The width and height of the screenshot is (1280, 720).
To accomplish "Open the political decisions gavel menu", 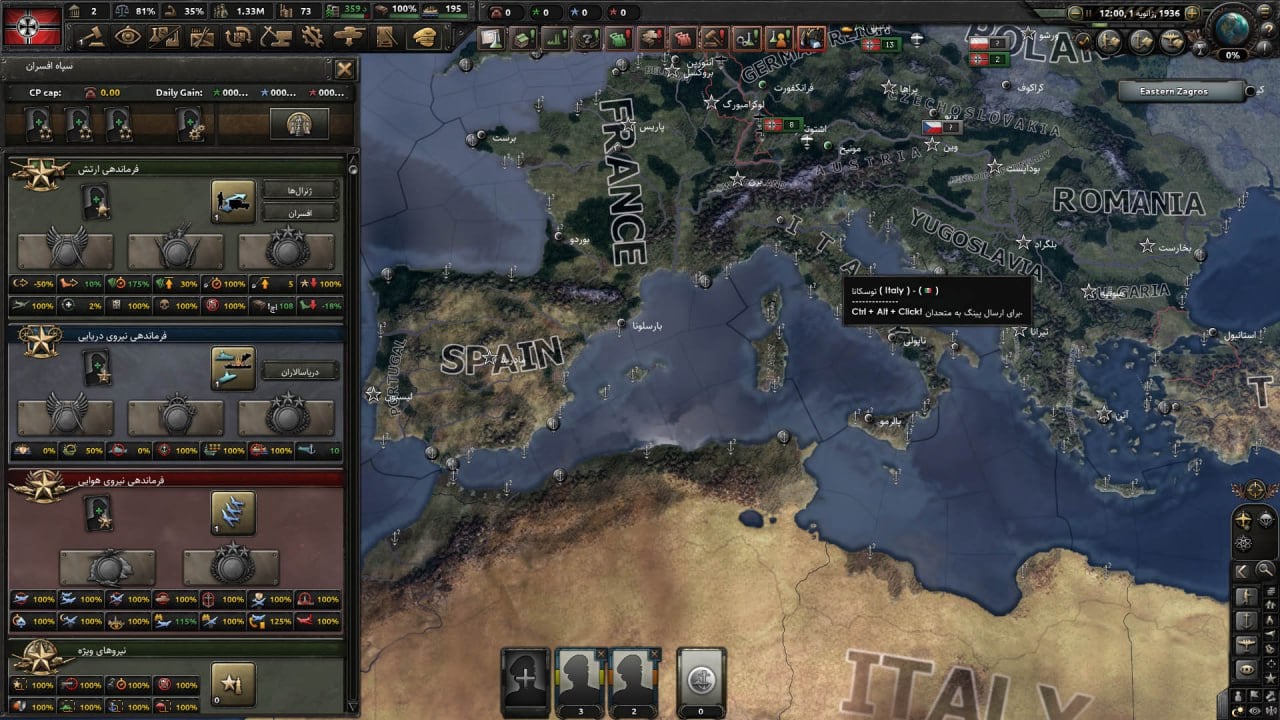I will coord(93,37).
